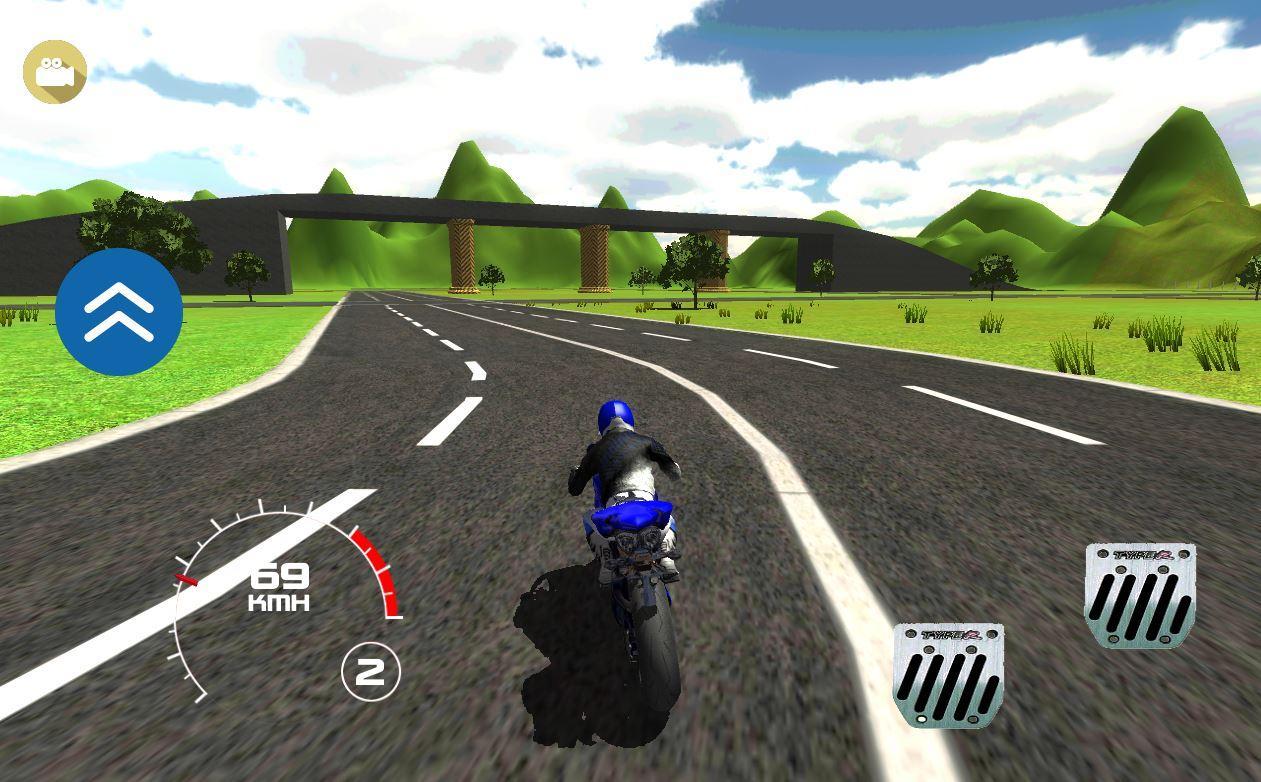Step on the accelerator pedal

tap(1139, 595)
